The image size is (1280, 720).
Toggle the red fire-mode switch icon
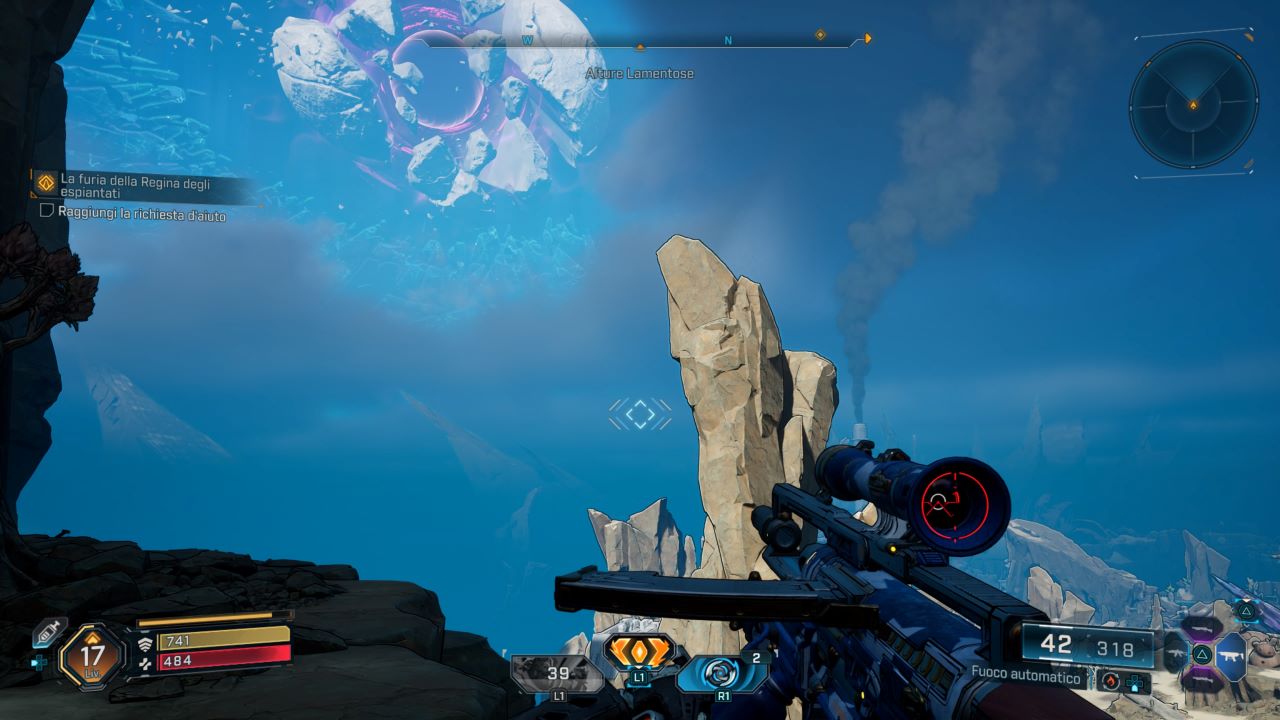[x=1110, y=680]
